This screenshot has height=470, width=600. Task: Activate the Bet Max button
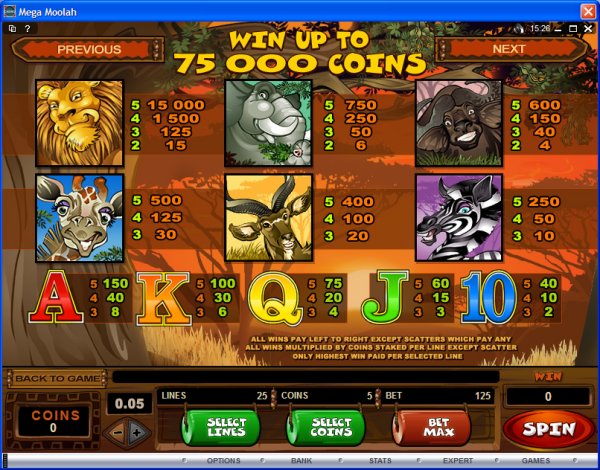tap(434, 428)
